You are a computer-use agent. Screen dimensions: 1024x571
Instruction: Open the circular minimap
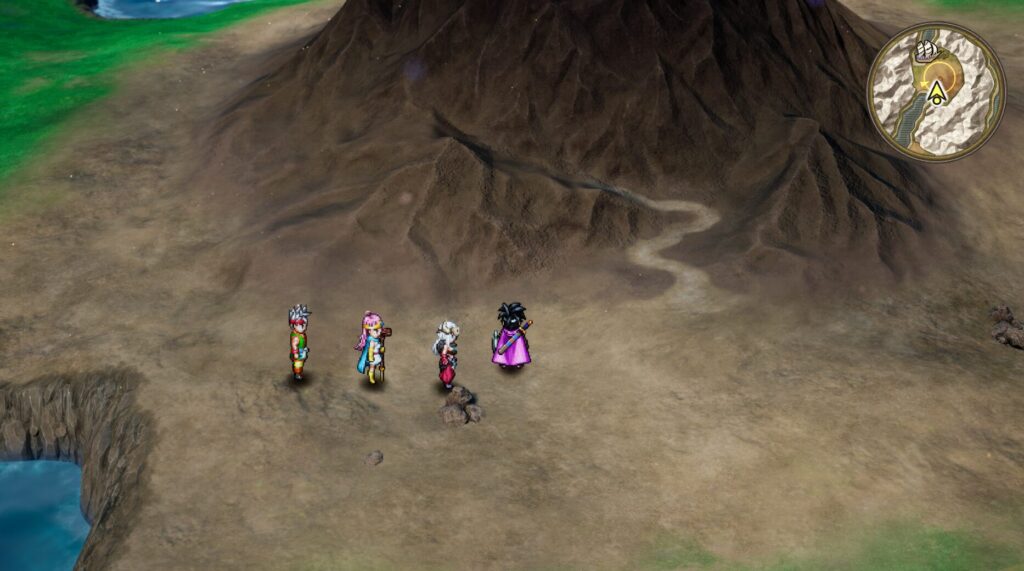pyautogui.click(x=935, y=92)
